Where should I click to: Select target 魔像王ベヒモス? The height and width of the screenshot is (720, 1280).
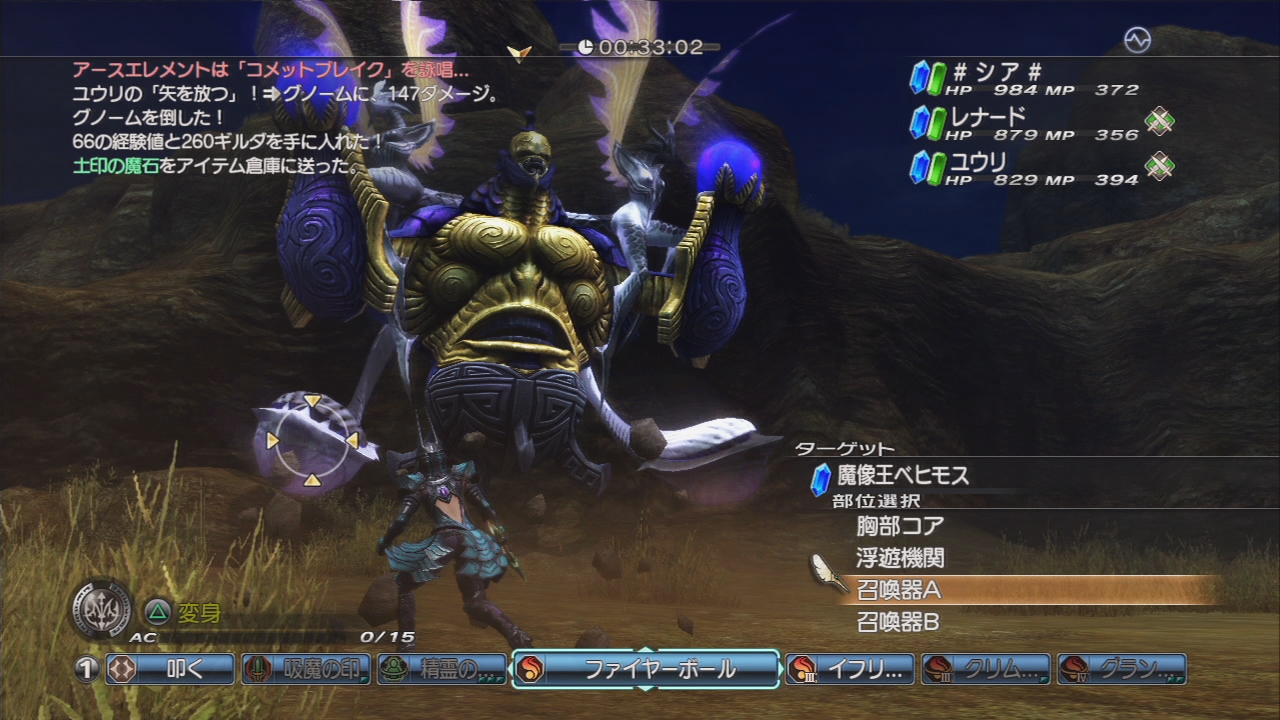pos(903,477)
